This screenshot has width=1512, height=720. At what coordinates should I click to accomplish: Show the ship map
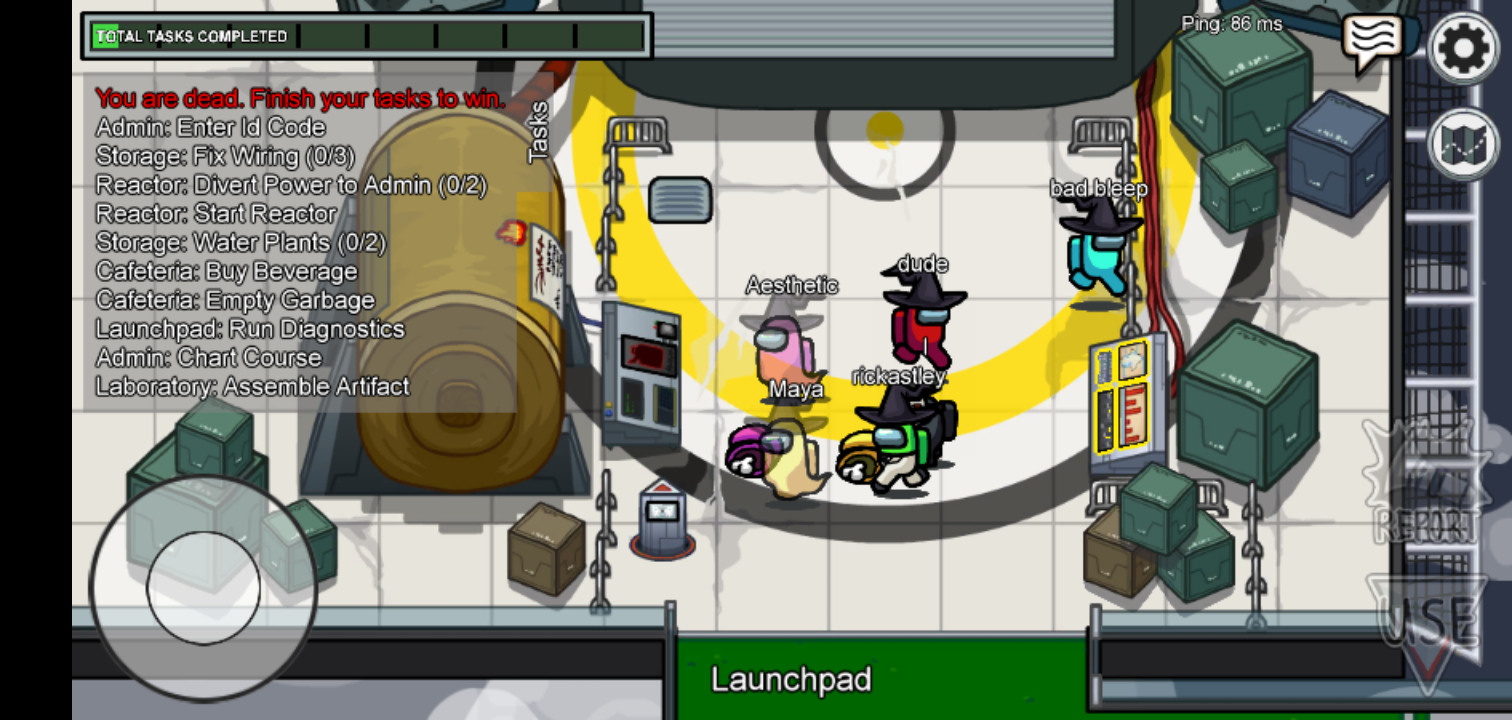click(1464, 145)
